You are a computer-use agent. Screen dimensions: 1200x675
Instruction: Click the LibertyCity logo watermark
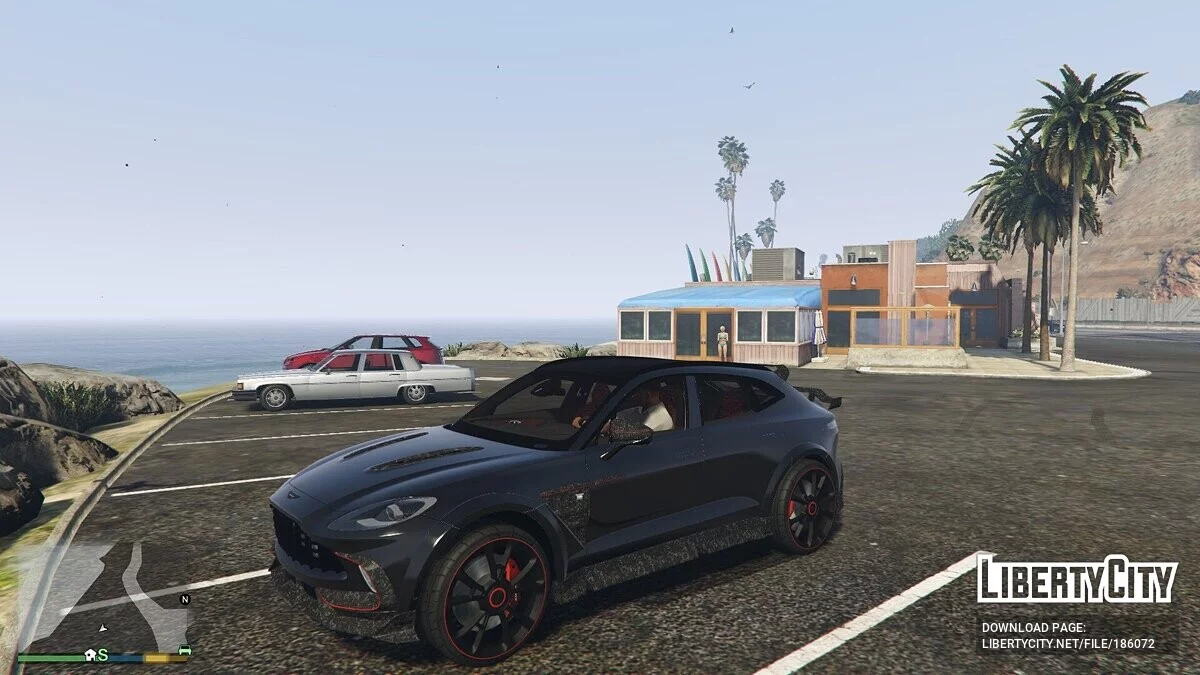1076,580
